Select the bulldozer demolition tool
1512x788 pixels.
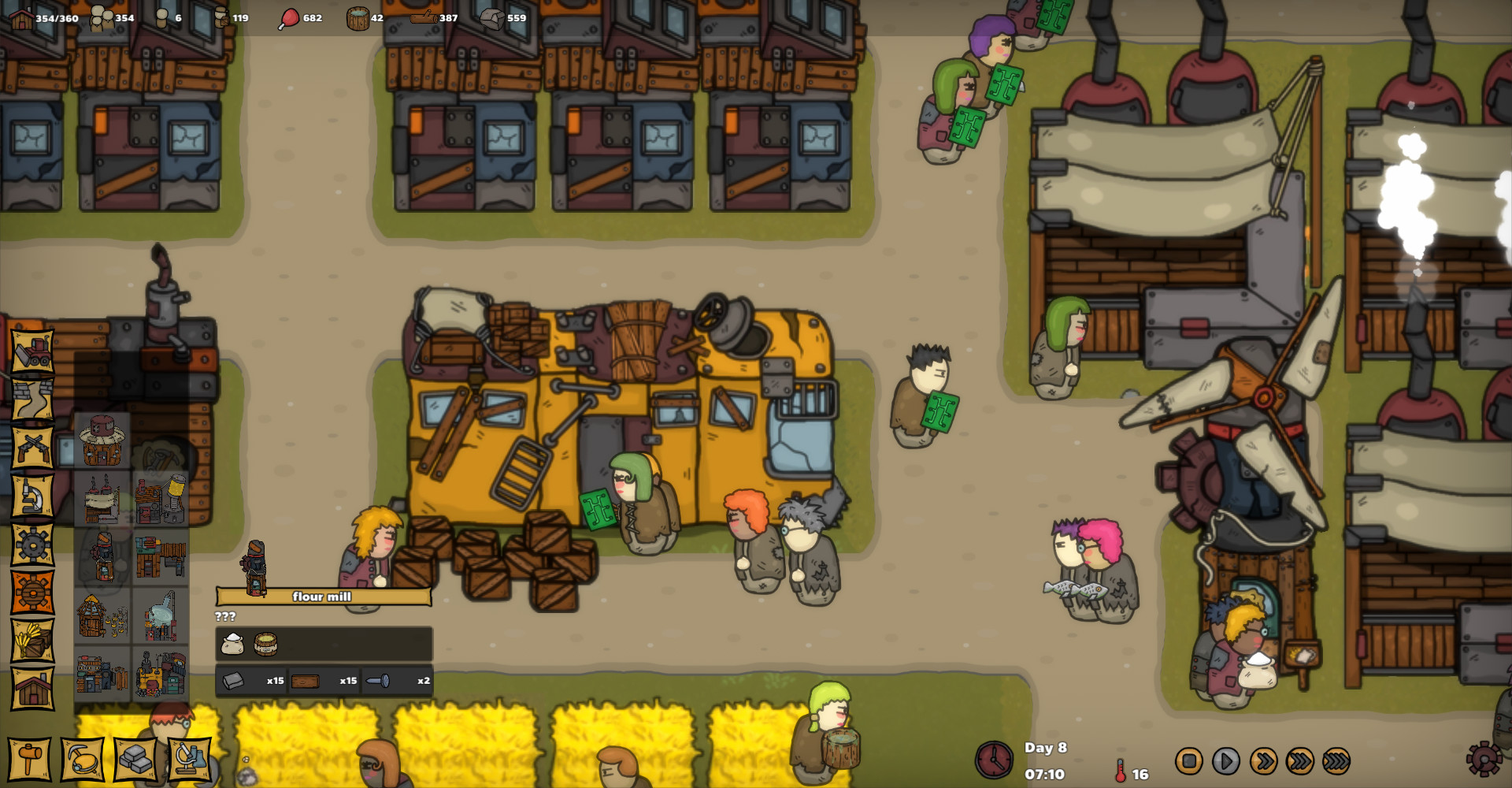tap(31, 352)
